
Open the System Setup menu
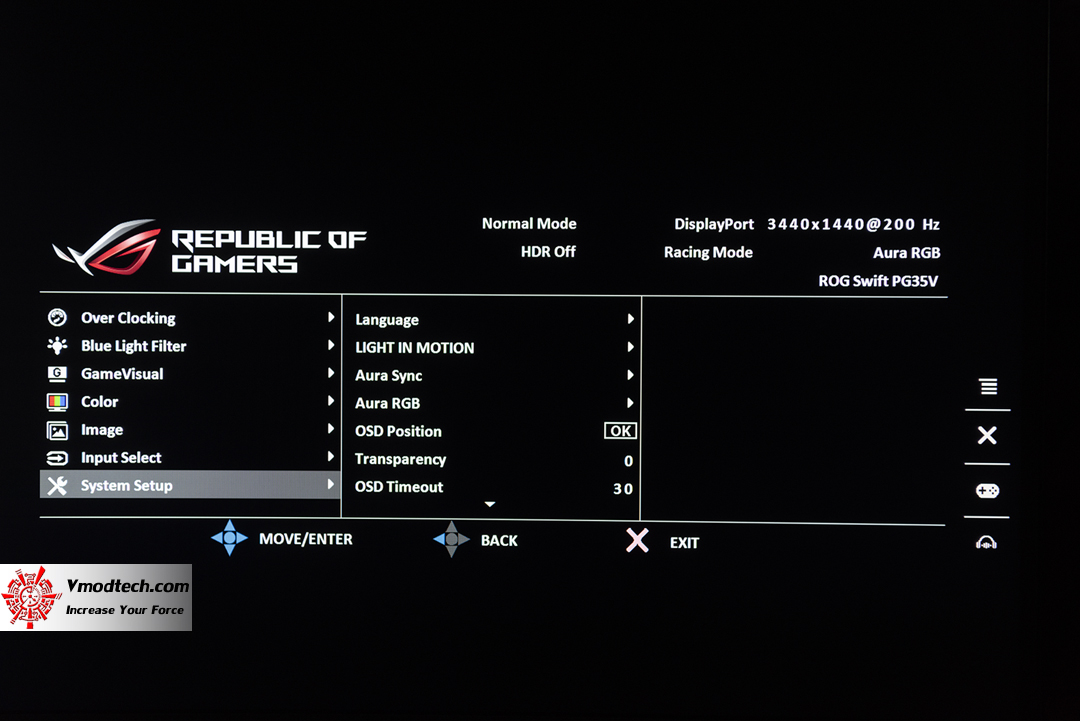click(127, 486)
